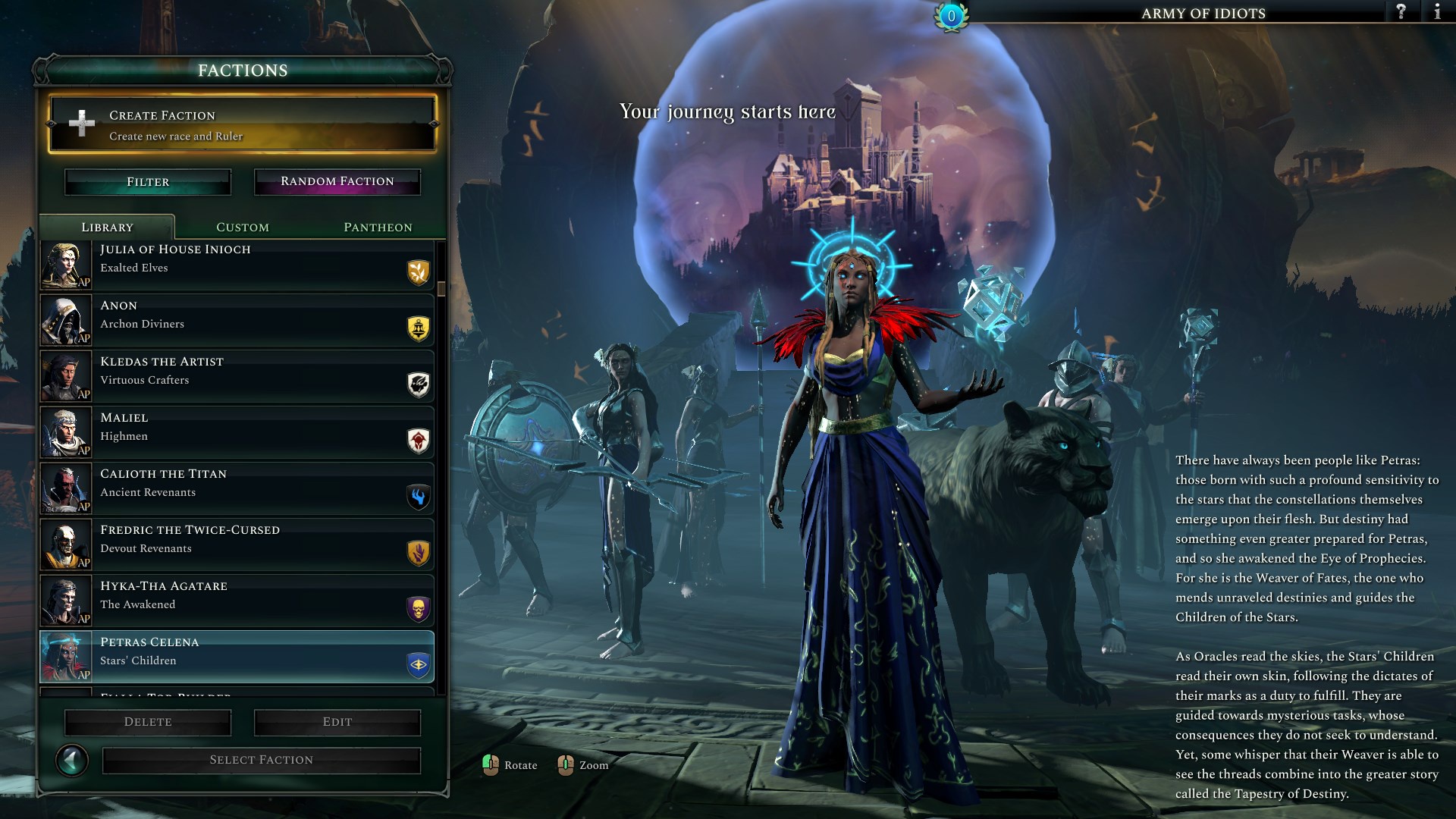Choose Maliel of the Highmen
Image resolution: width=1456 pixels, height=819 pixels.
click(x=237, y=432)
